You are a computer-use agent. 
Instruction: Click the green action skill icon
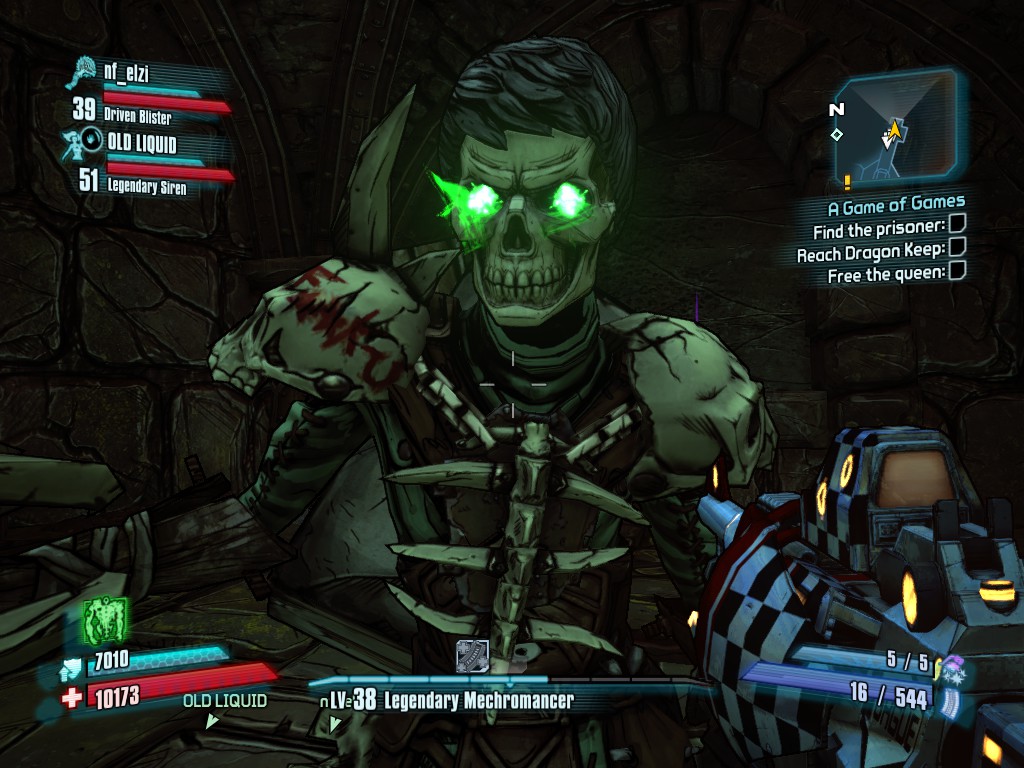point(107,619)
